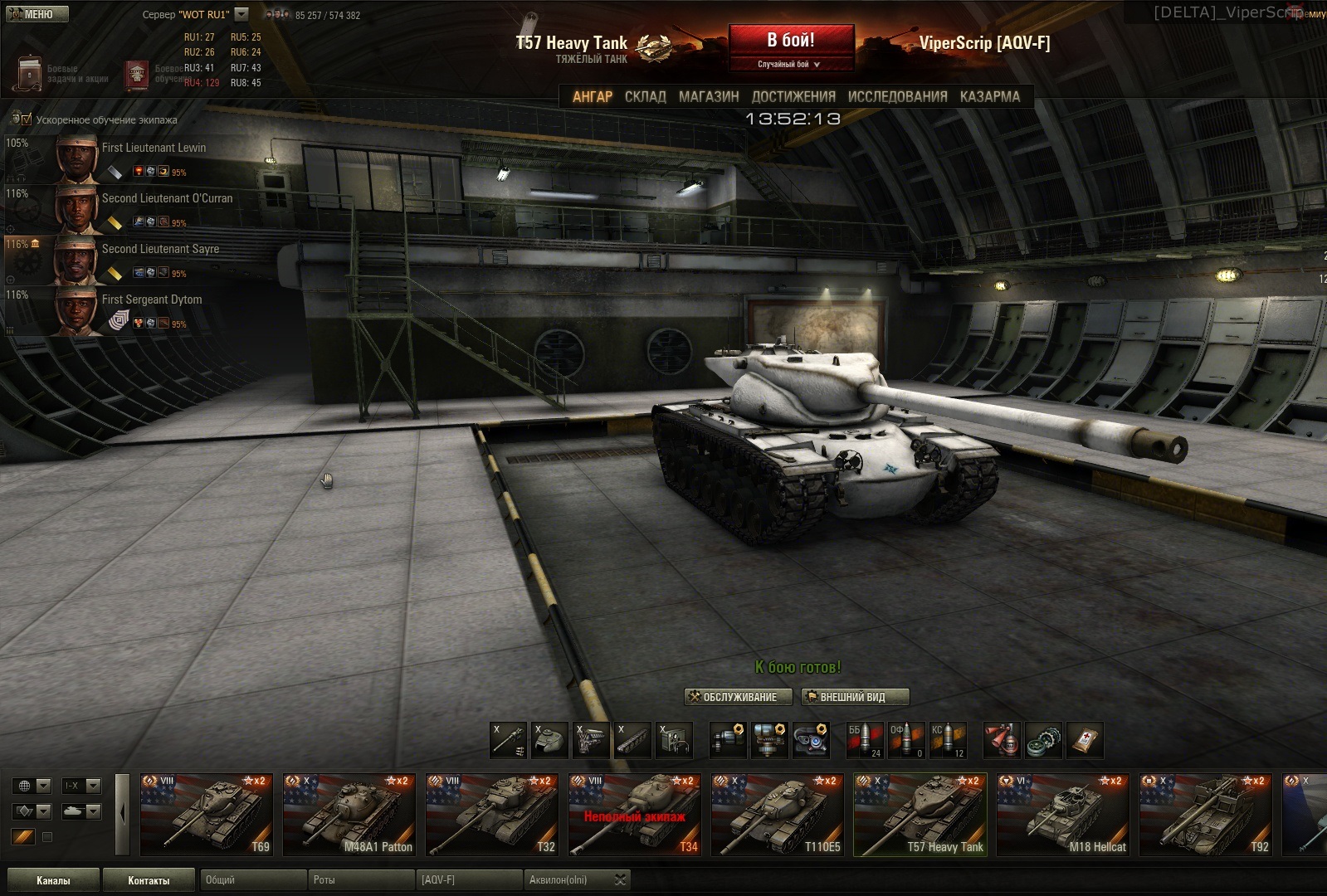Image resolution: width=1327 pixels, height=896 pixels.
Task: Open the server selection dropdown
Action: [x=241, y=14]
